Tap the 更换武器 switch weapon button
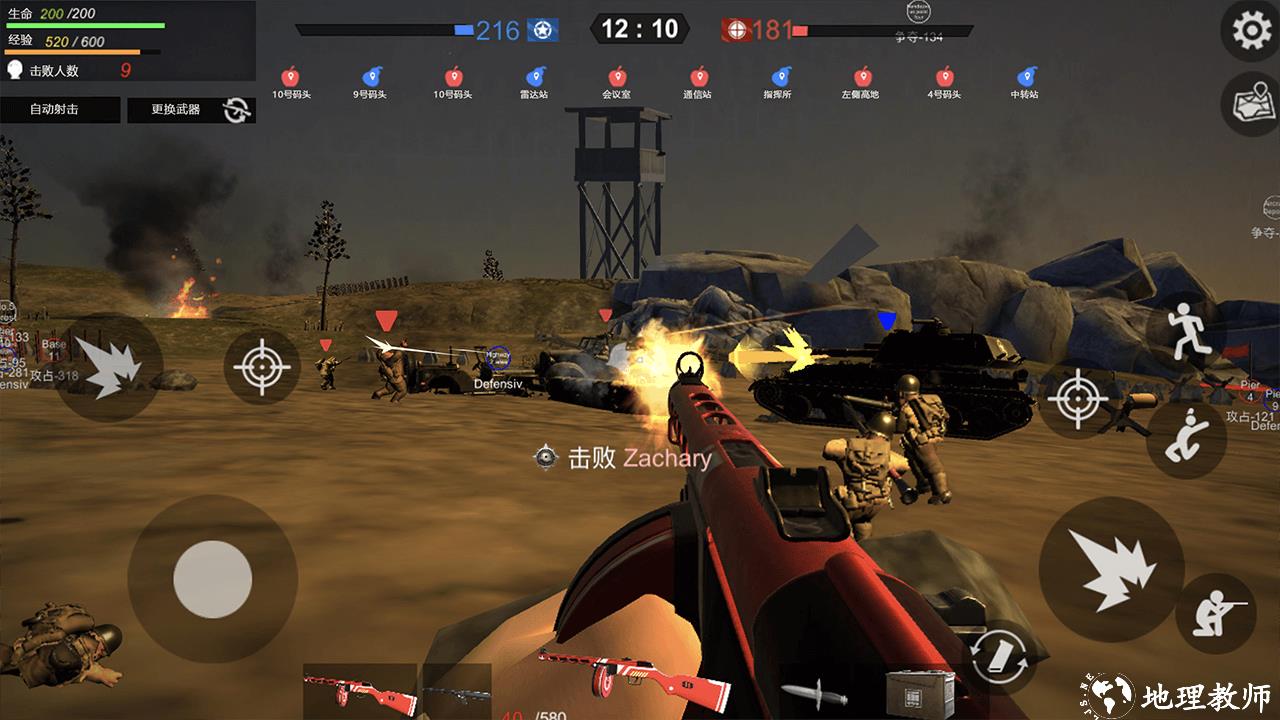The width and height of the screenshot is (1280, 720). pyautogui.click(x=191, y=109)
